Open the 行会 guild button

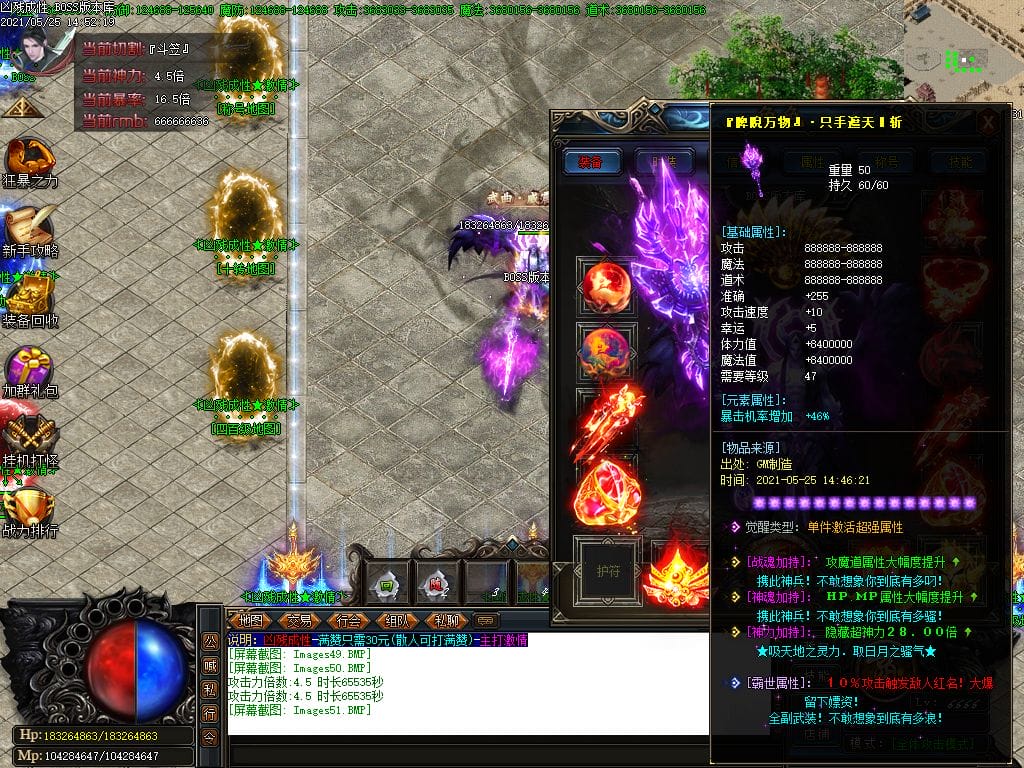349,620
